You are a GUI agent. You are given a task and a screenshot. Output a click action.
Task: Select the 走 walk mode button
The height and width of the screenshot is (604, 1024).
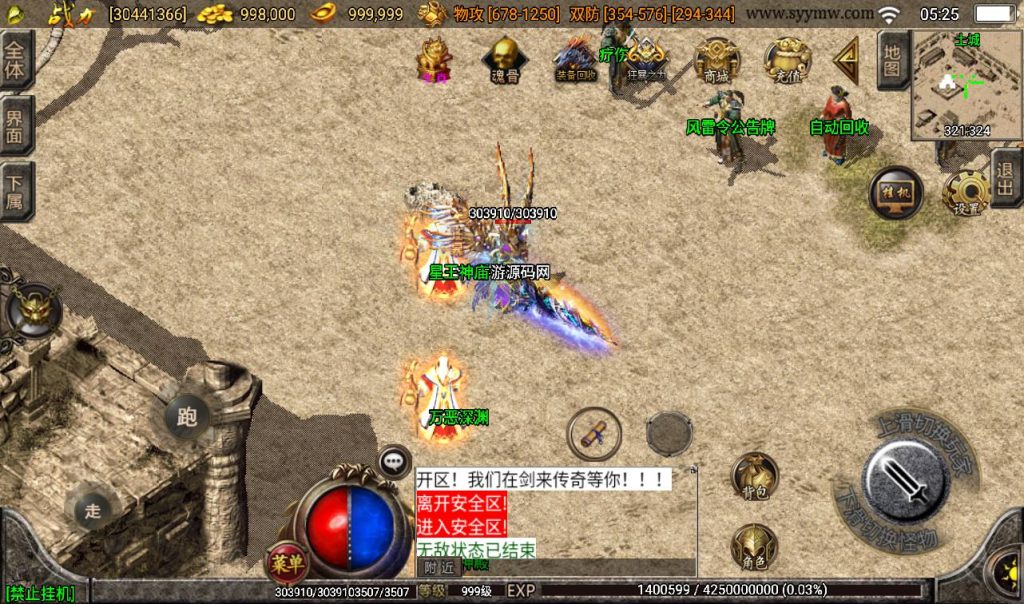point(93,510)
